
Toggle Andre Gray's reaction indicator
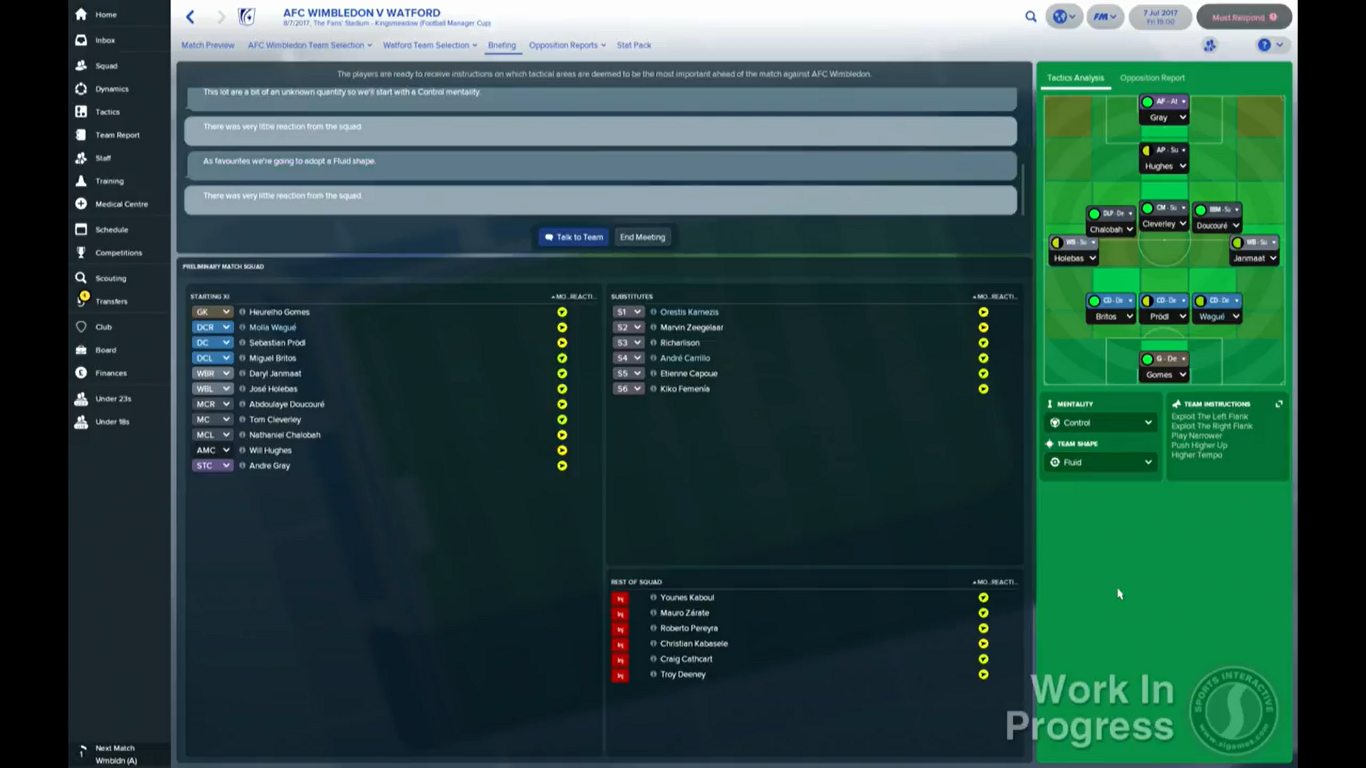coord(562,465)
